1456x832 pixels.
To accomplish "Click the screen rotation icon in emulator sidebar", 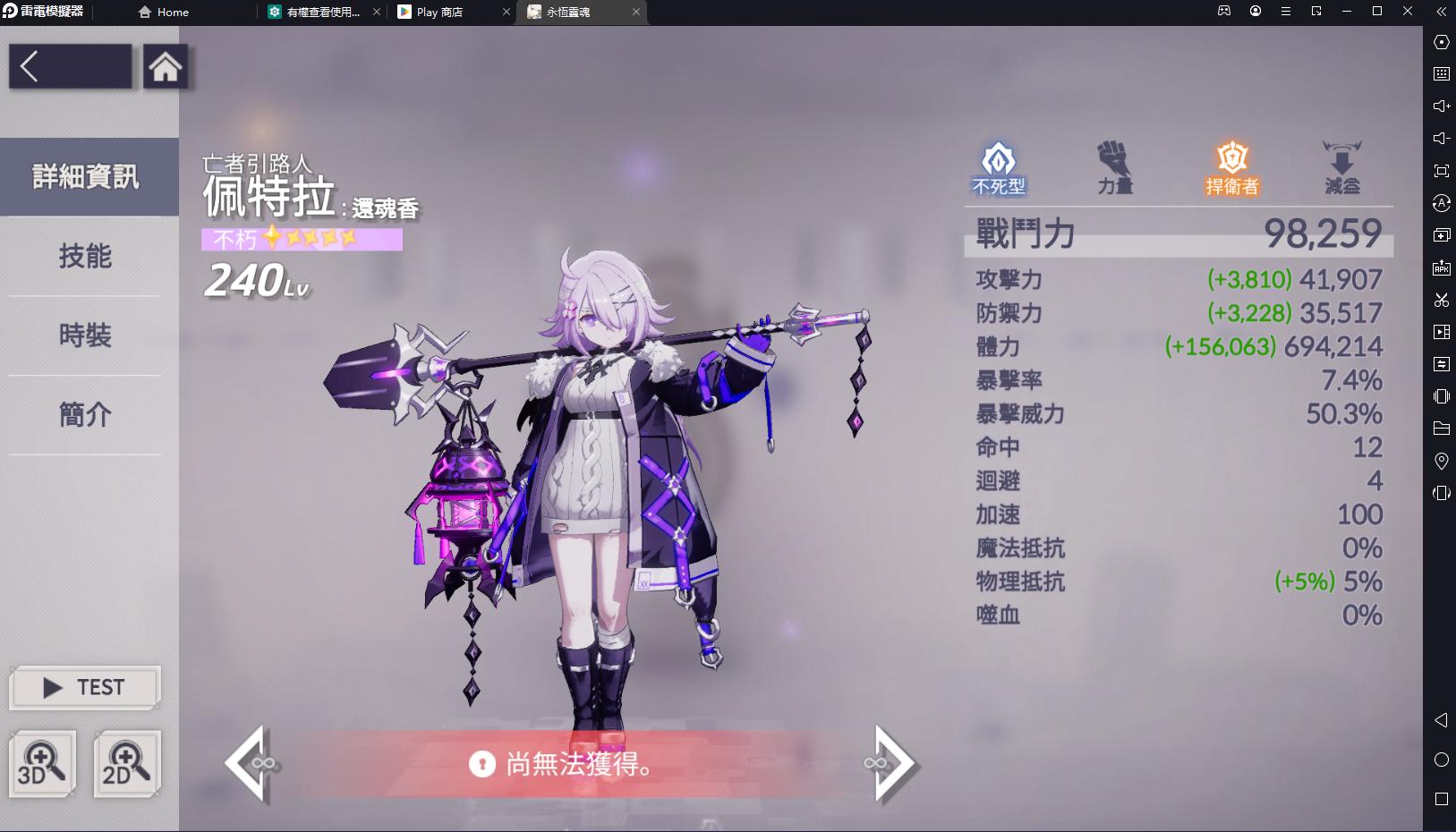I will click(1443, 493).
